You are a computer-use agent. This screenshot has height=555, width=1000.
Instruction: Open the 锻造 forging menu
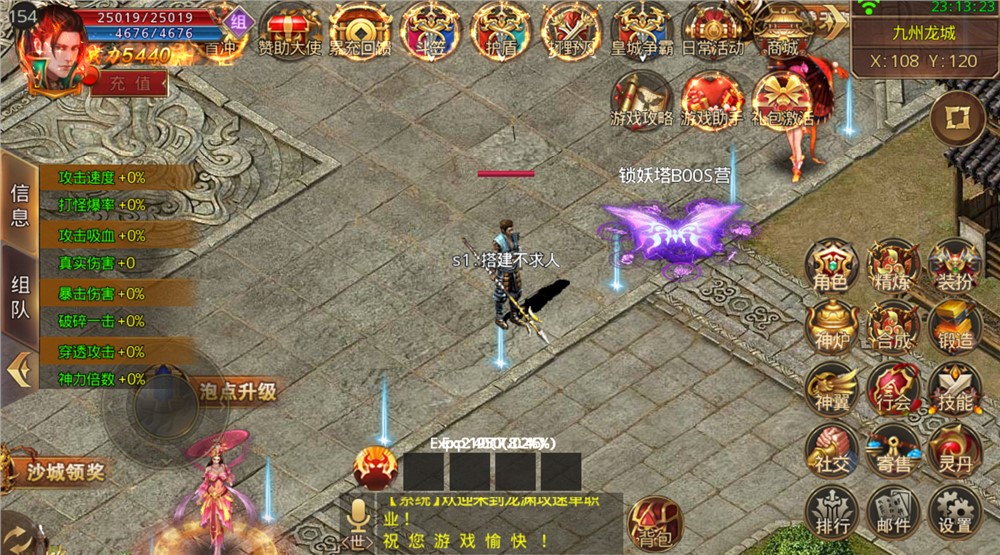click(x=955, y=327)
